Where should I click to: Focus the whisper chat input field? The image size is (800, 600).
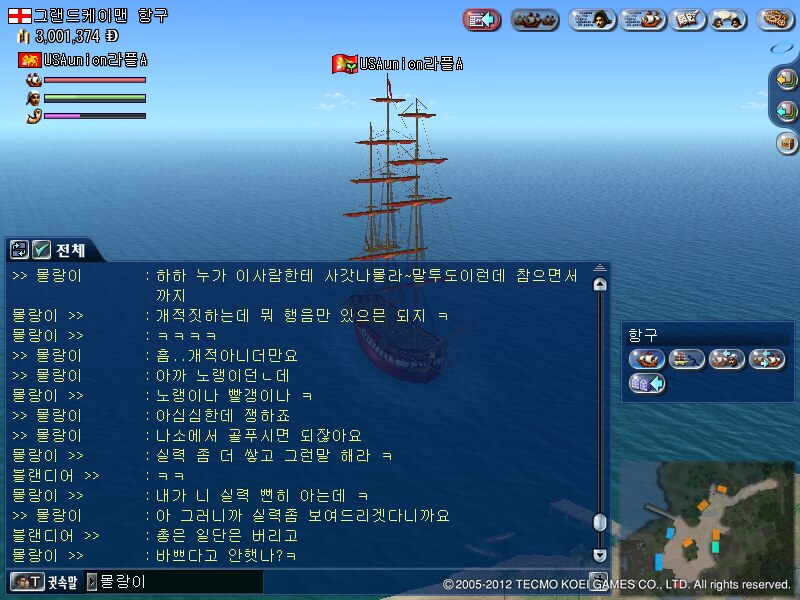pos(180,581)
